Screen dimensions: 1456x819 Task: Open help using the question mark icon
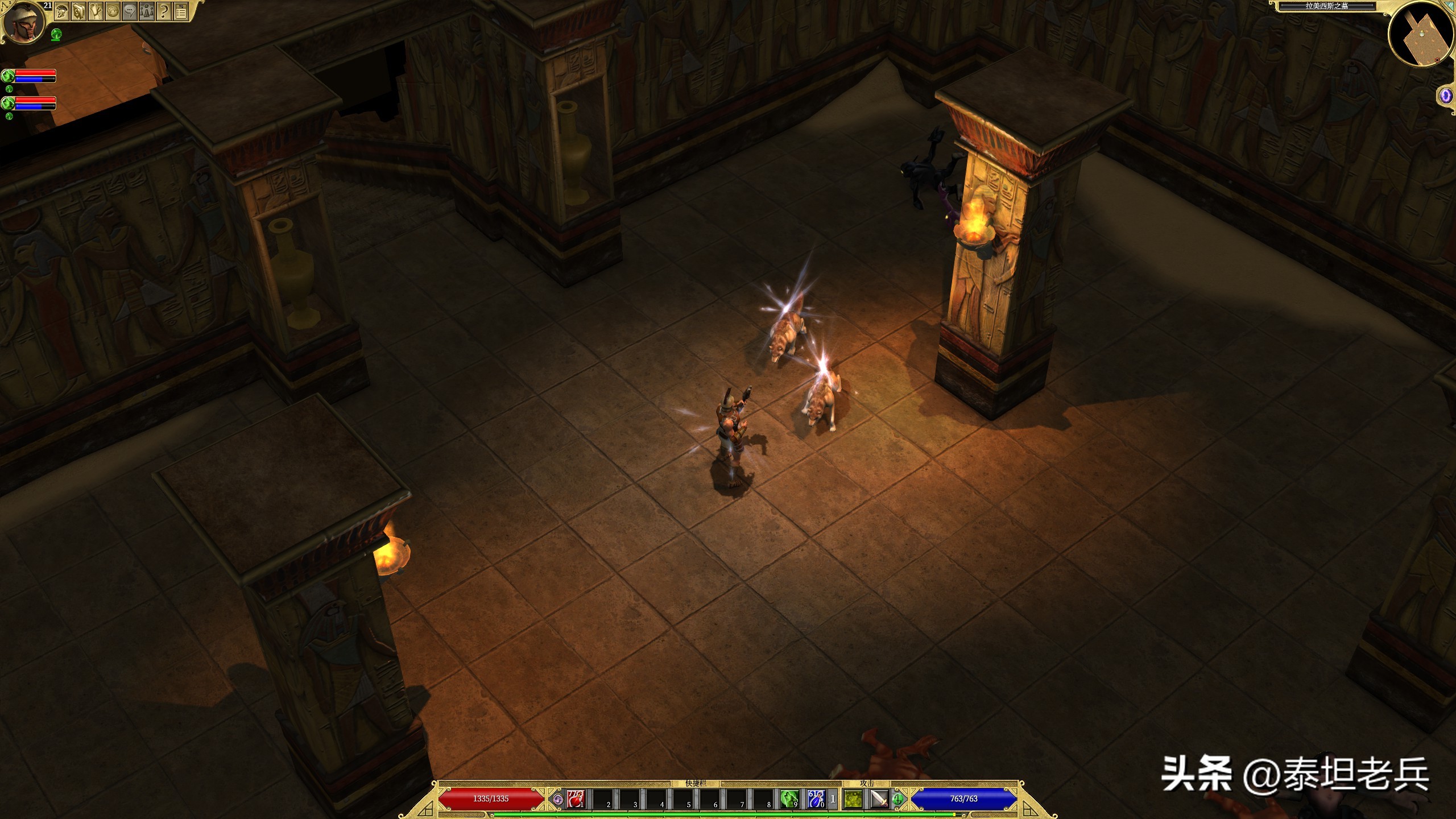[x=164, y=11]
